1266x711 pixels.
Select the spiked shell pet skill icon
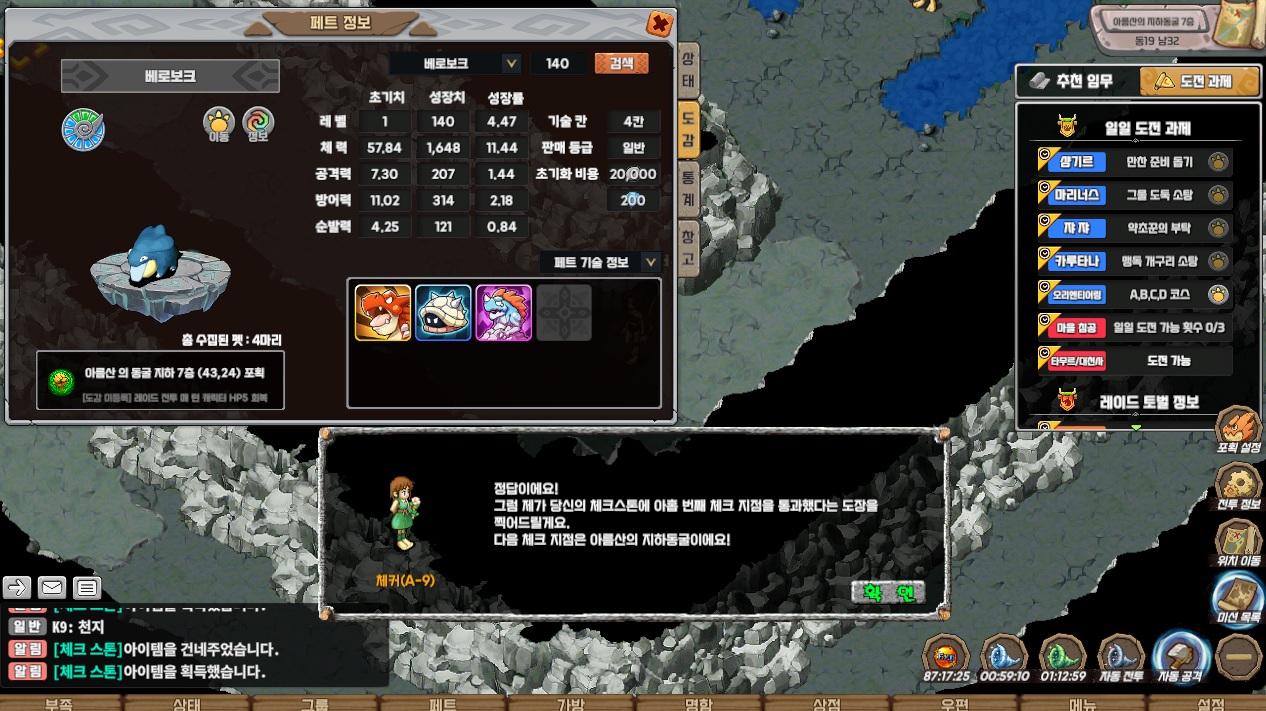[443, 313]
